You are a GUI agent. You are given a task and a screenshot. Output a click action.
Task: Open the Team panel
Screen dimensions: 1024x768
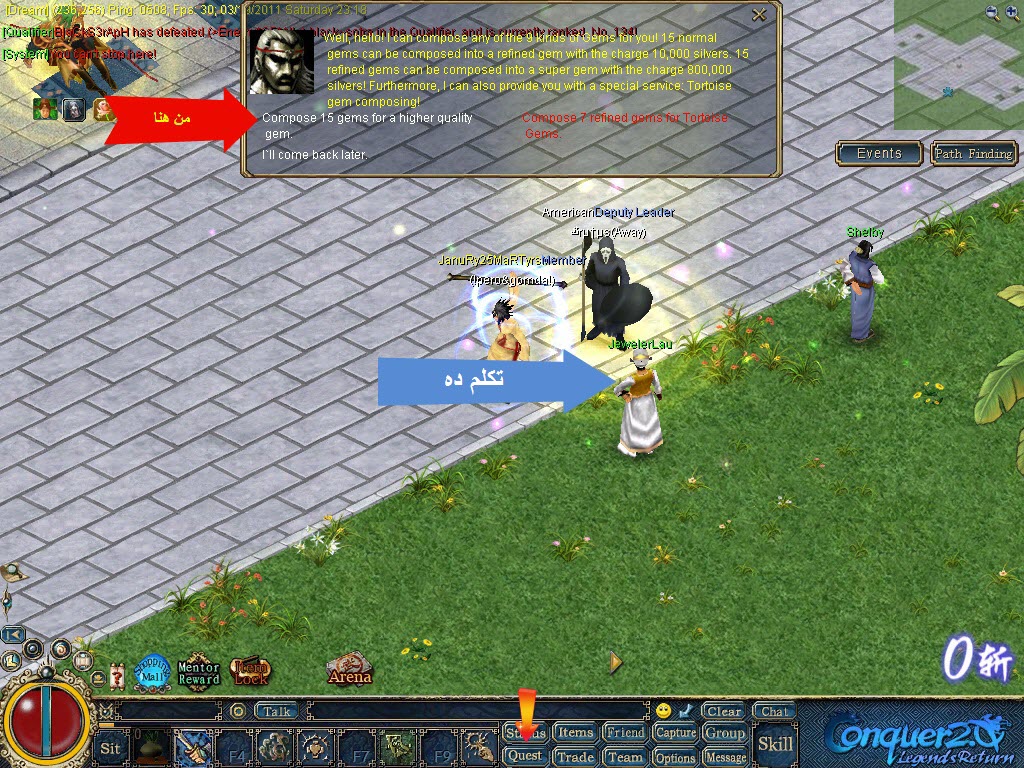pos(626,757)
